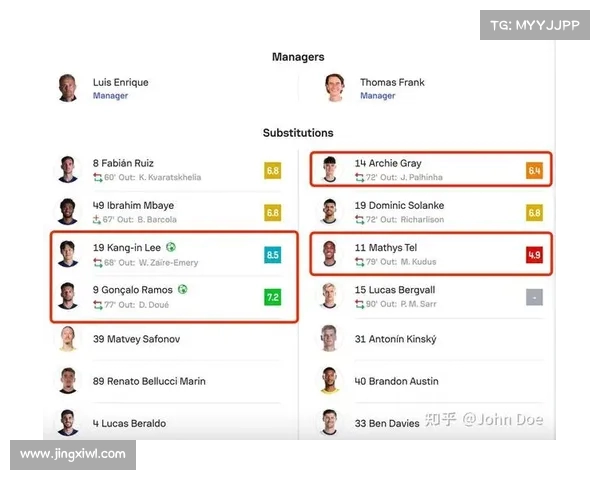Select substitute Fabián Ruiz's row

[x=124, y=163]
